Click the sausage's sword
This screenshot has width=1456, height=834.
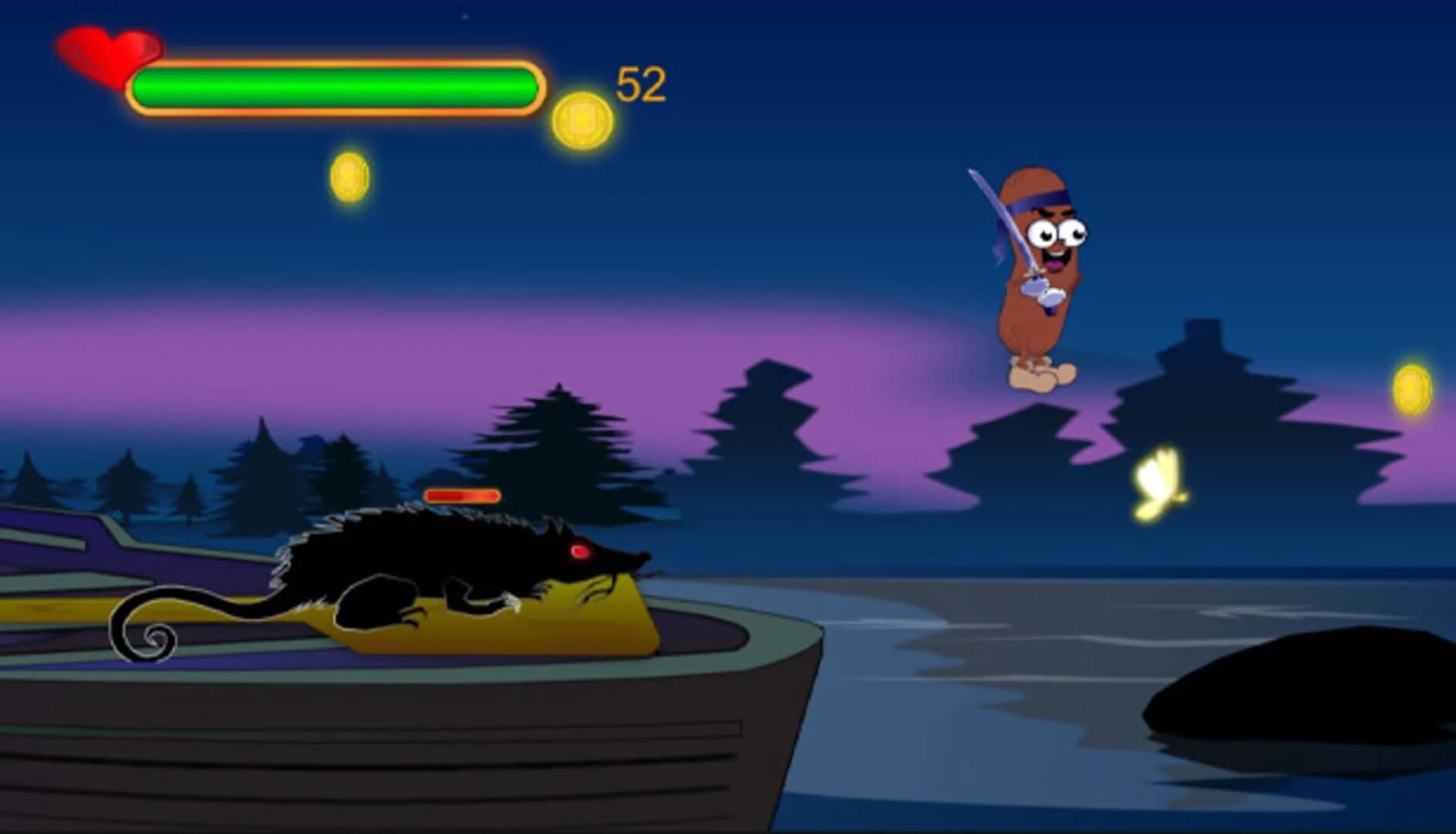(996, 216)
